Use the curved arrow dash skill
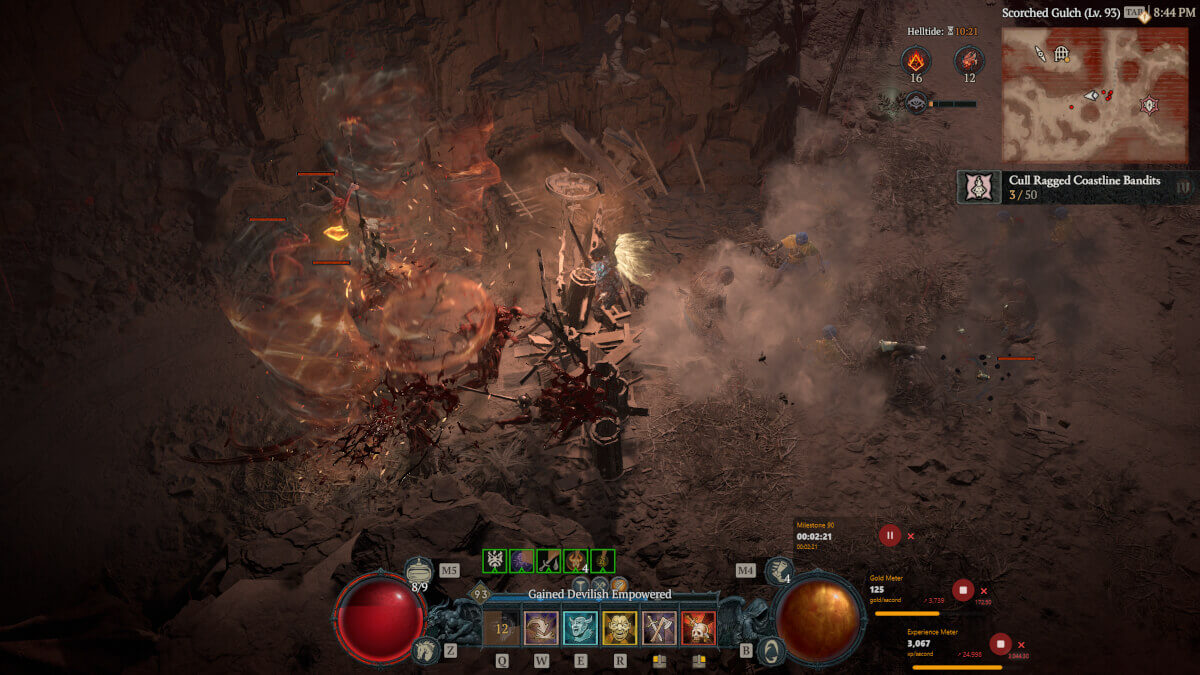This screenshot has width=1200, height=675. (x=541, y=628)
